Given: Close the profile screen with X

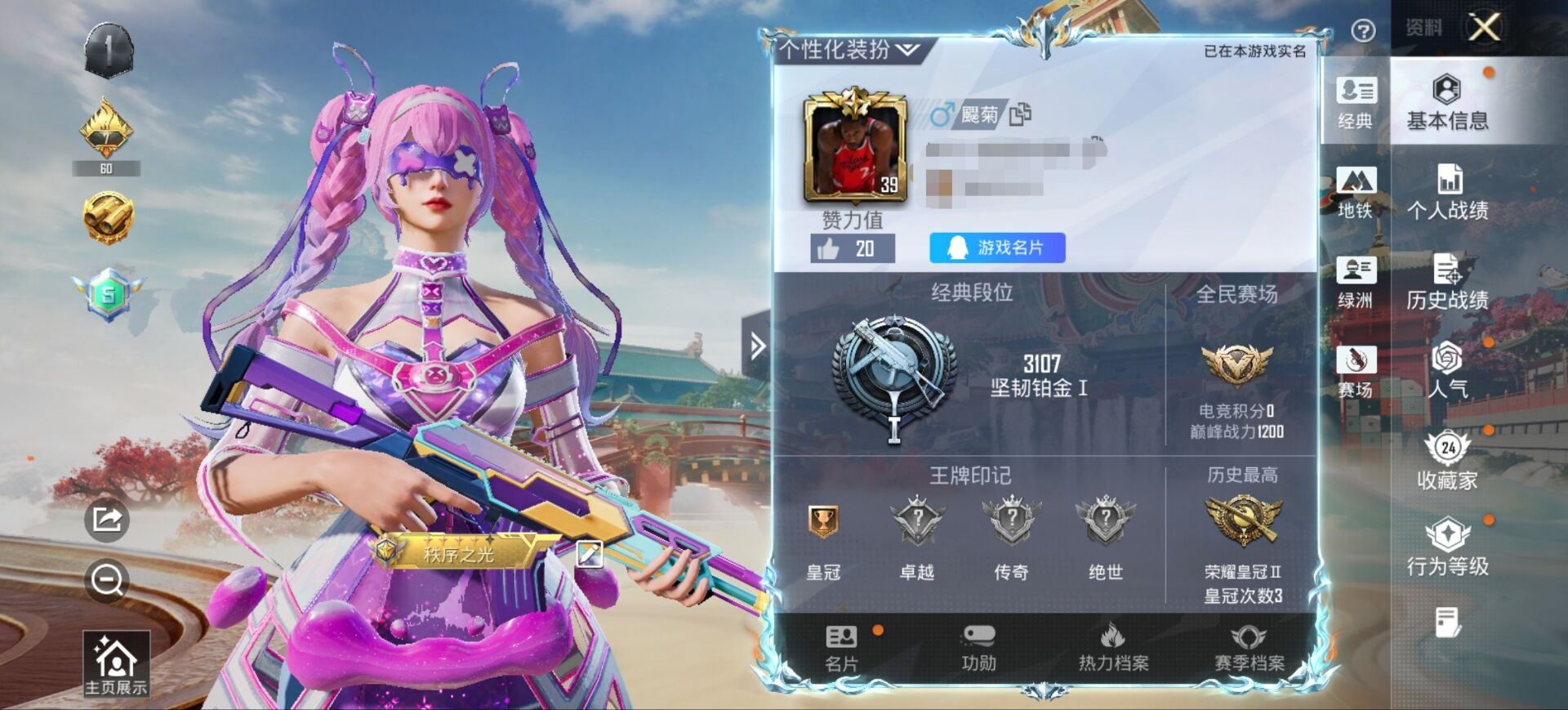Looking at the screenshot, I should 1484,28.
